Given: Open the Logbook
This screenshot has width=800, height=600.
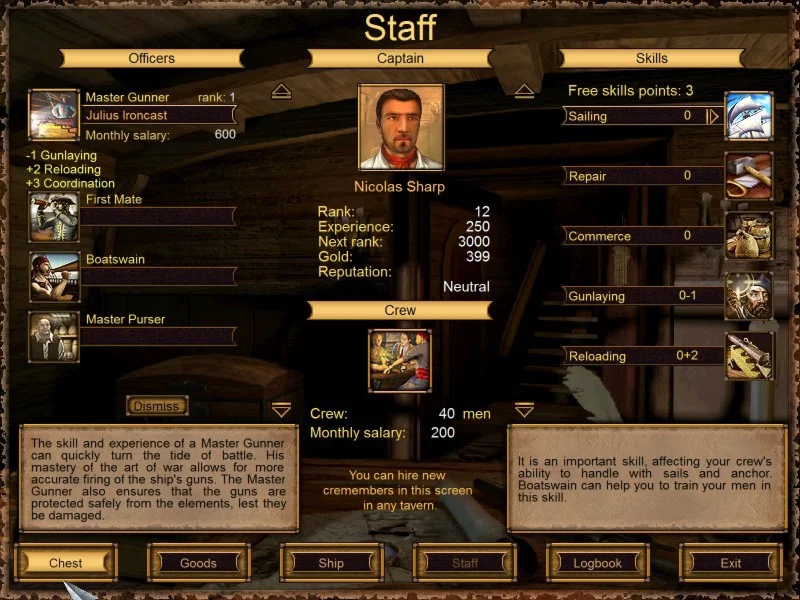Looking at the screenshot, I should pyautogui.click(x=598, y=563).
